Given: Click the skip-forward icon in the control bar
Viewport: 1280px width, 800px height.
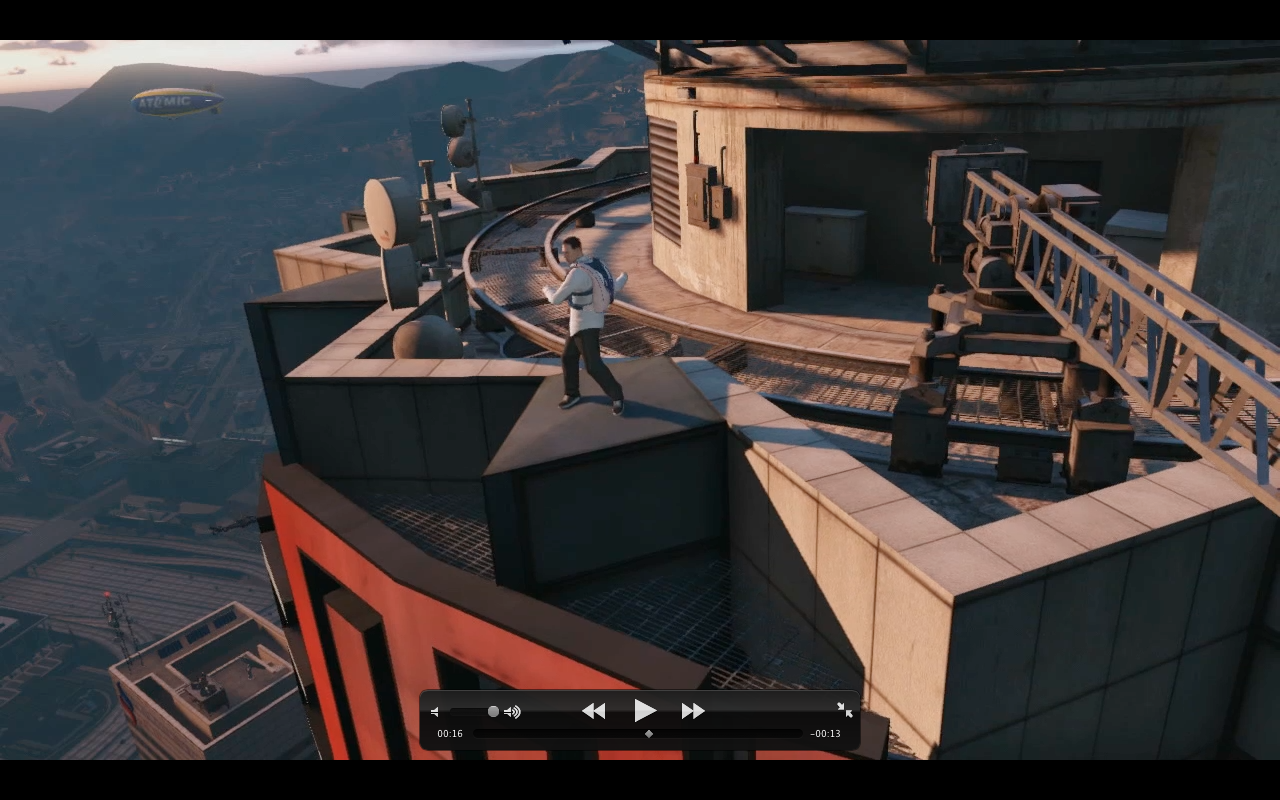Looking at the screenshot, I should coord(692,710).
